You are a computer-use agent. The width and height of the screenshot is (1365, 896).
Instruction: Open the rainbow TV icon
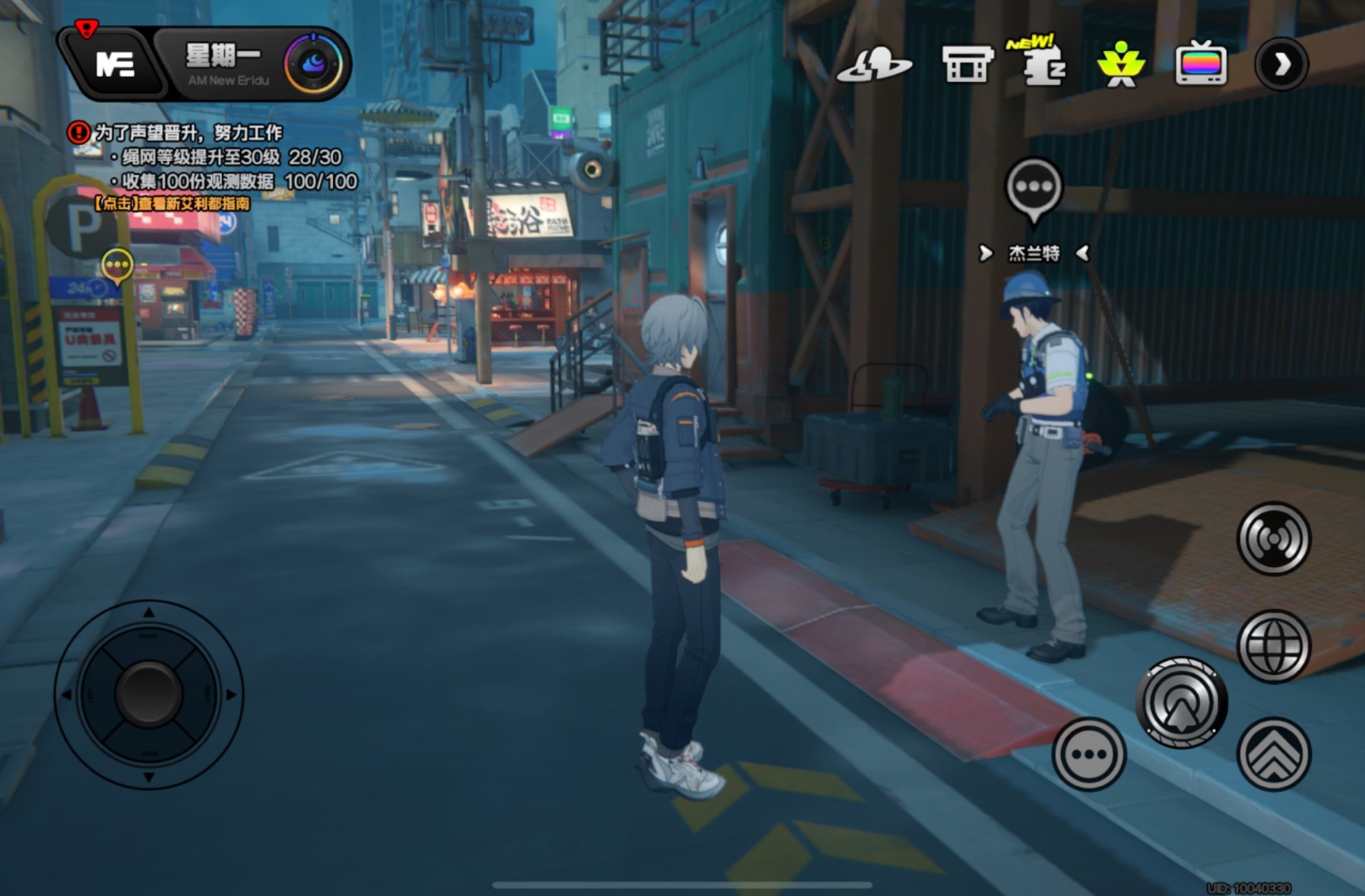pos(1200,65)
